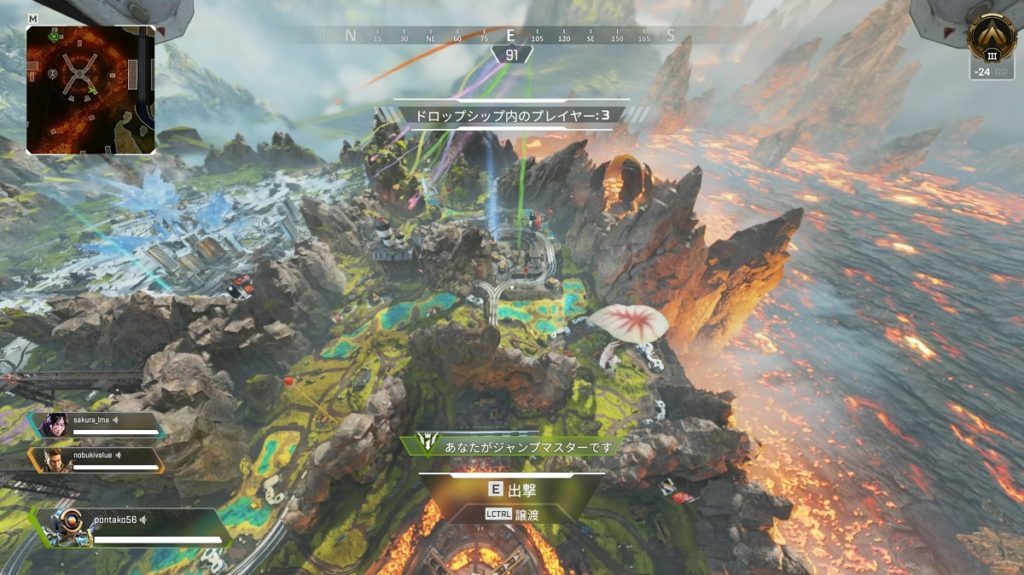The width and height of the screenshot is (1024, 575).
Task: Click the 出撃 launch prompt
Action: click(511, 488)
